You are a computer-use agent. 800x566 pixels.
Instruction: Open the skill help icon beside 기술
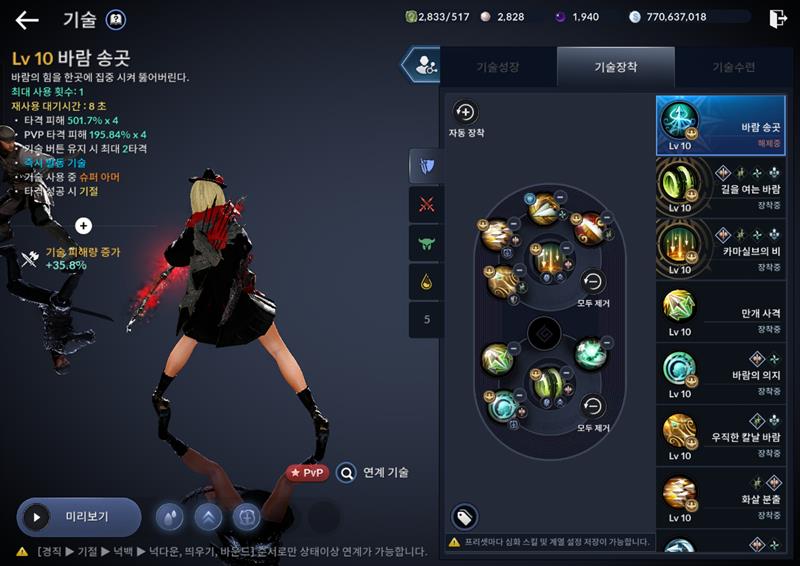[x=116, y=19]
